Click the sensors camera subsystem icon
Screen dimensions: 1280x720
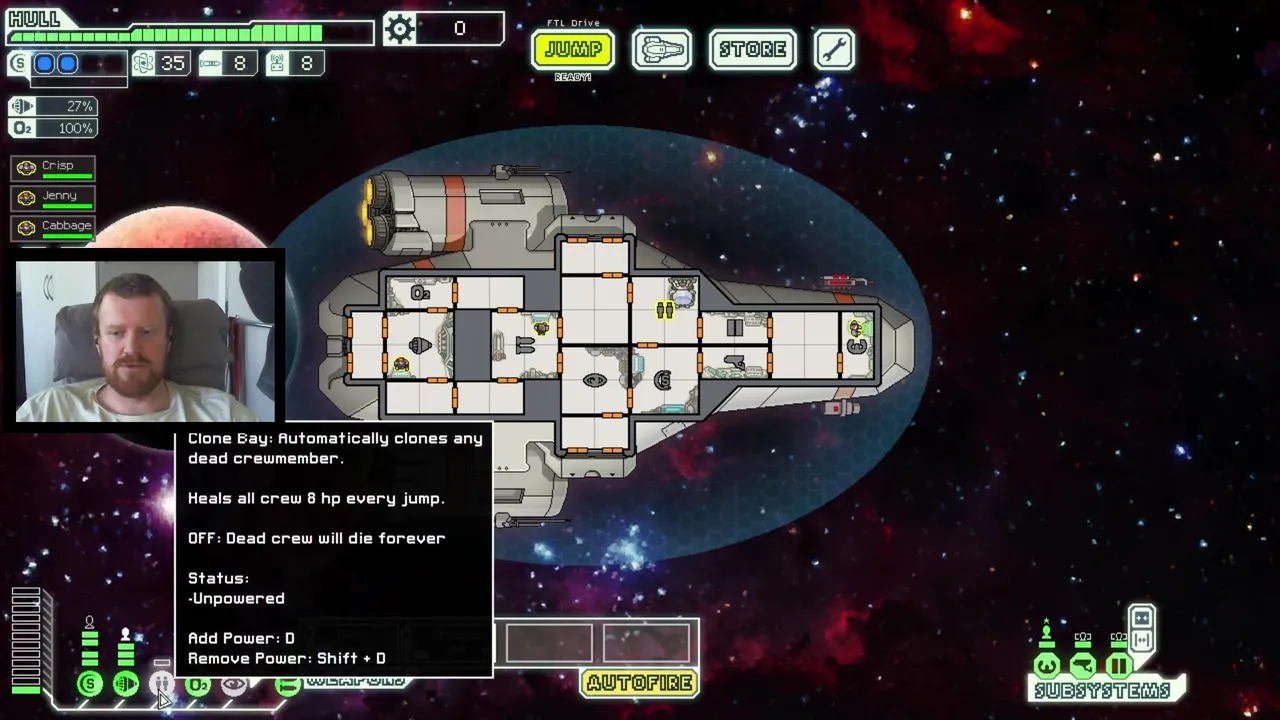(1083, 666)
